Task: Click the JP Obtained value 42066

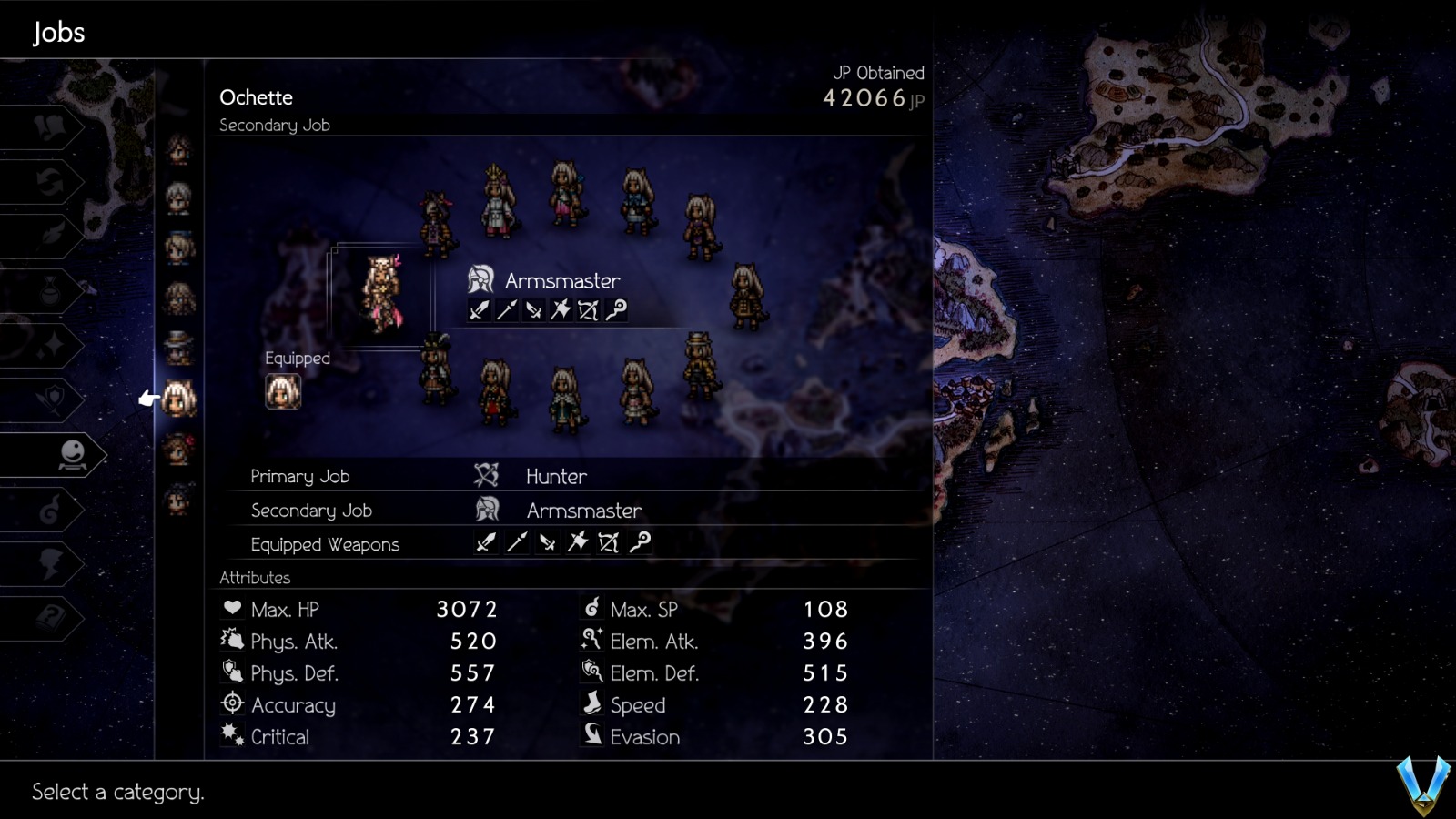Action: [x=866, y=98]
